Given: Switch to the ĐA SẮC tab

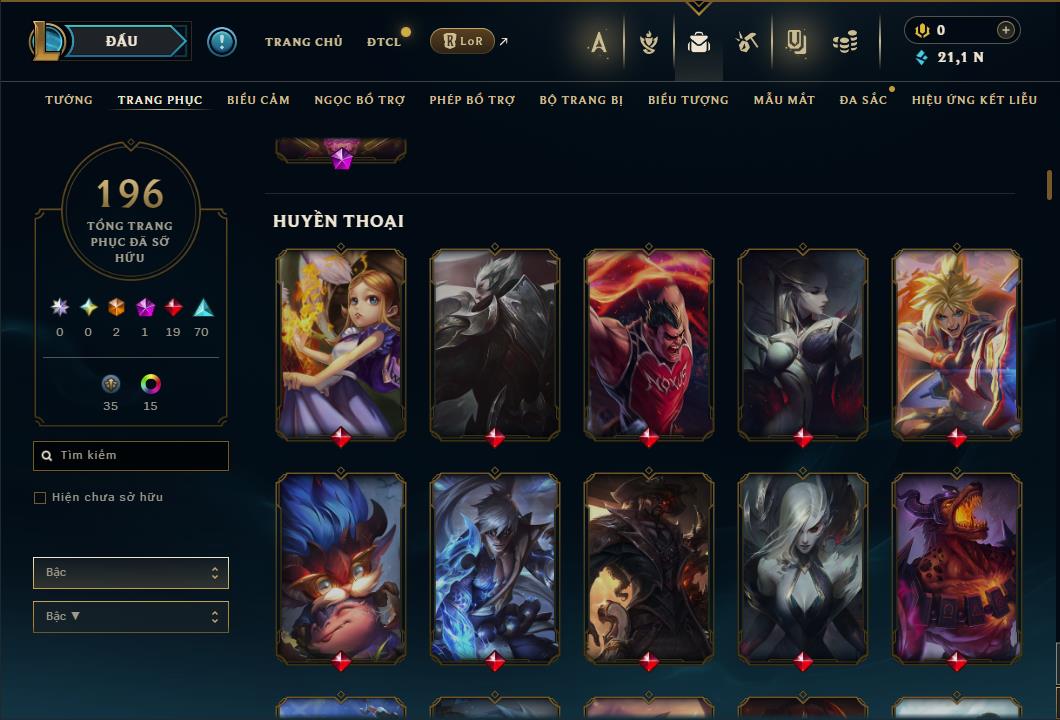Looking at the screenshot, I should [x=863, y=100].
